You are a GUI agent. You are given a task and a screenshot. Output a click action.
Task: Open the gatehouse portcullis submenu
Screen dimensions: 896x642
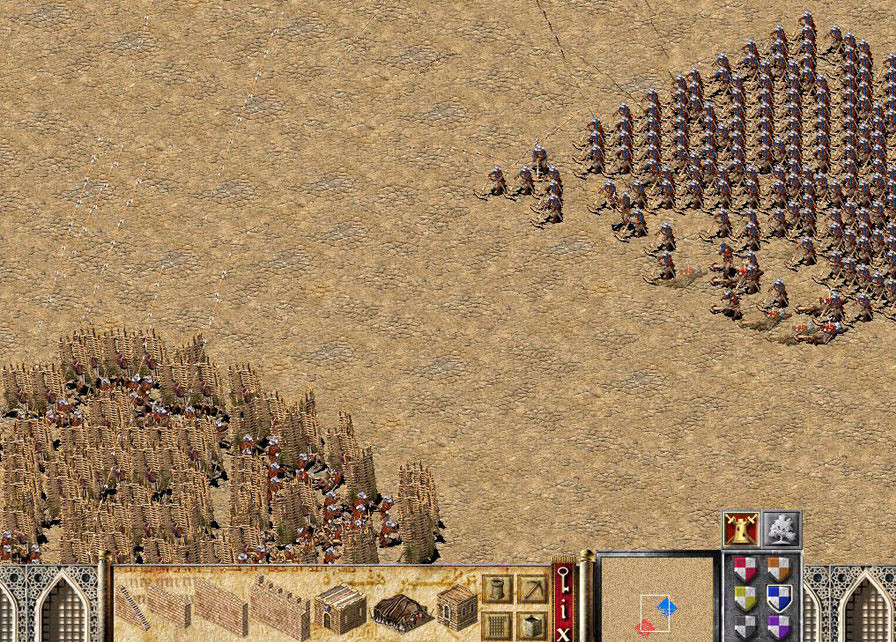tap(497, 624)
